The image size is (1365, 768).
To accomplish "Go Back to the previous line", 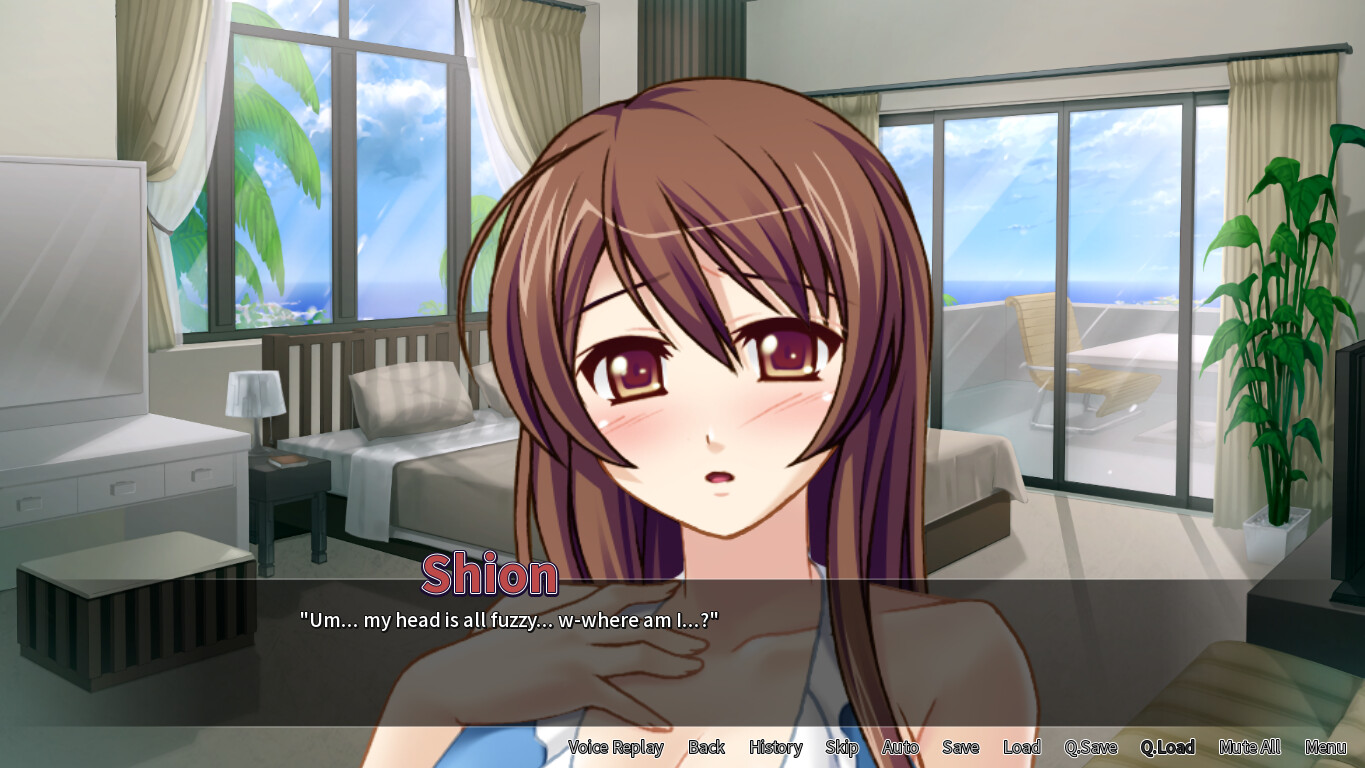I will [707, 747].
